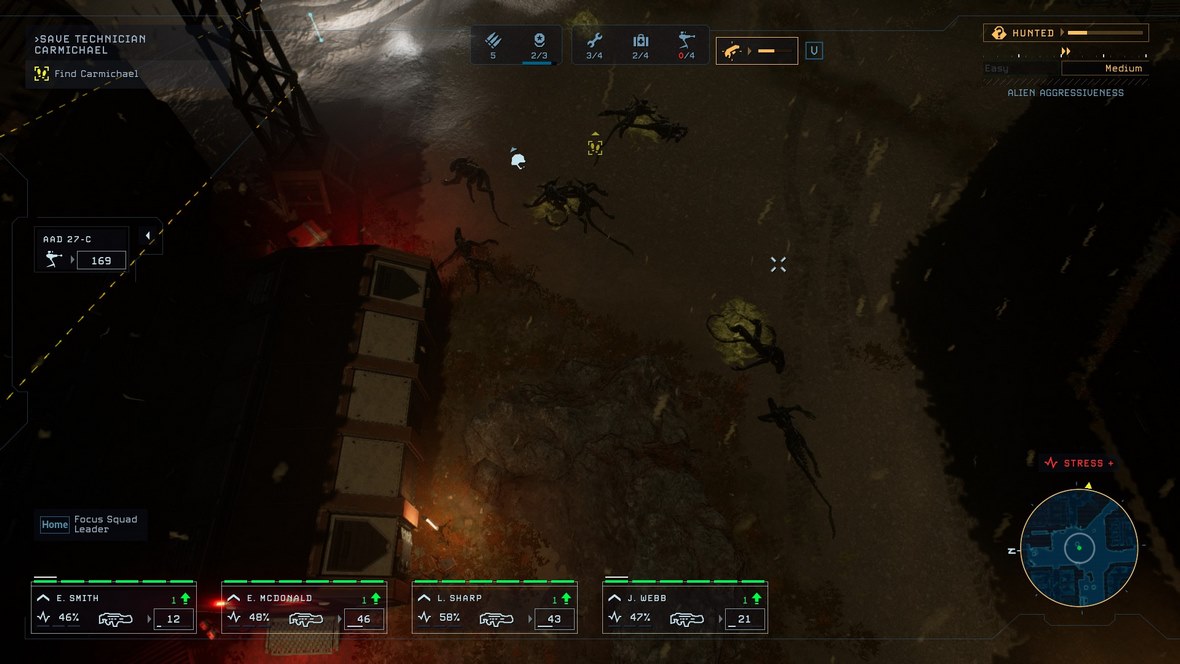Select marine E. Smith's squad card

click(113, 608)
